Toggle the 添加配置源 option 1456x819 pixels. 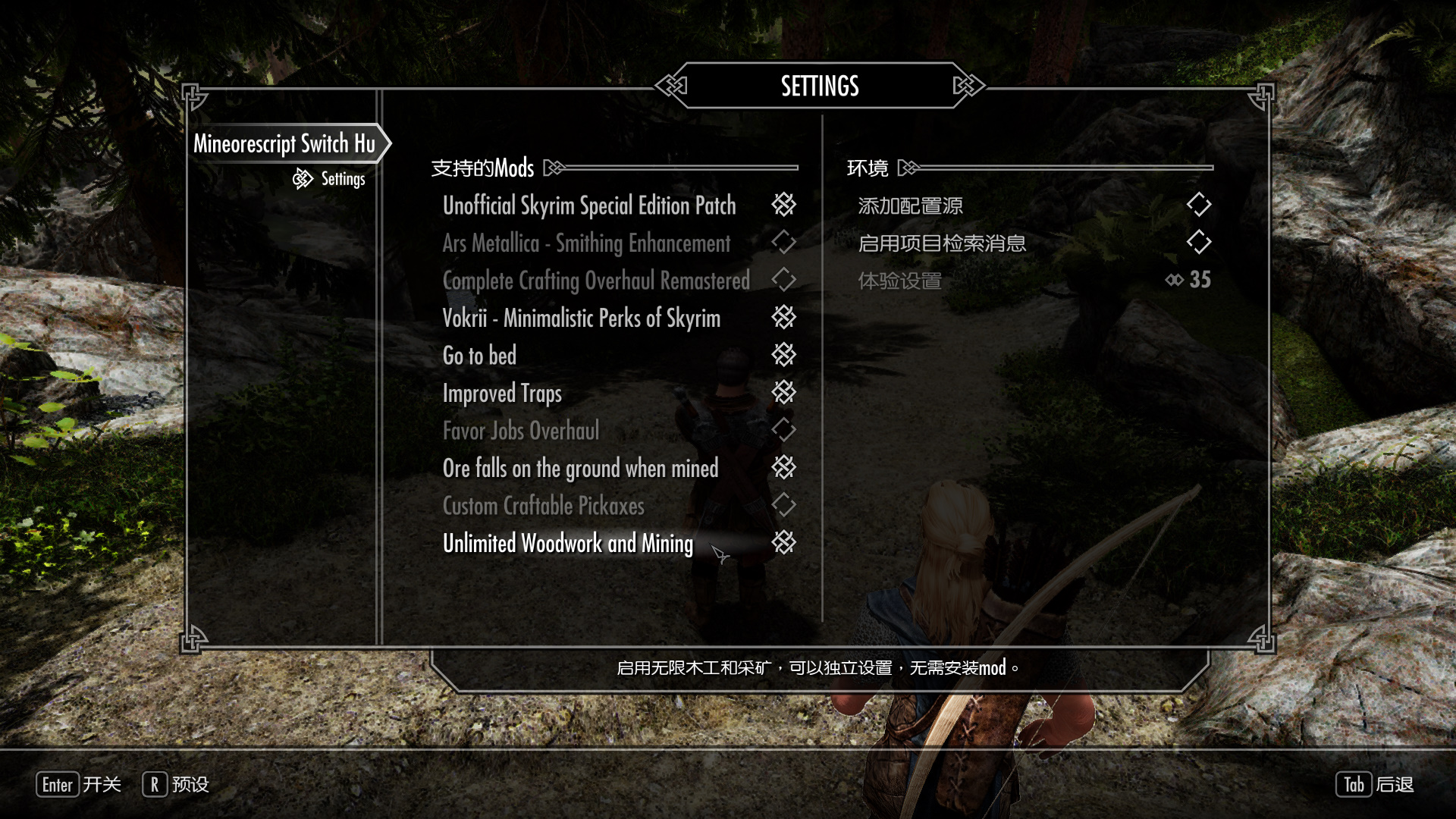1198,205
